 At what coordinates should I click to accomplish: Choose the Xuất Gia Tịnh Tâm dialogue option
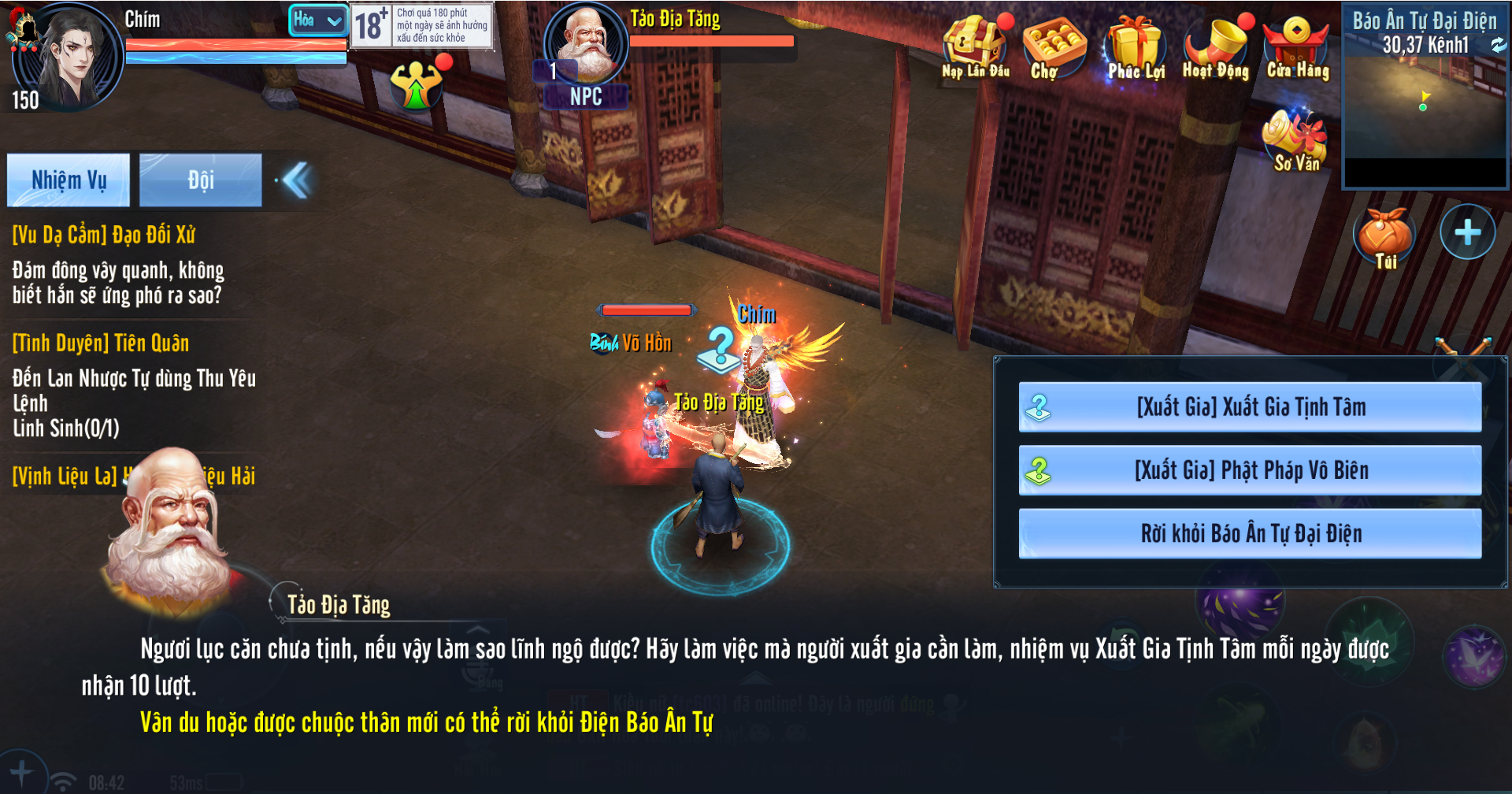[x=1250, y=407]
